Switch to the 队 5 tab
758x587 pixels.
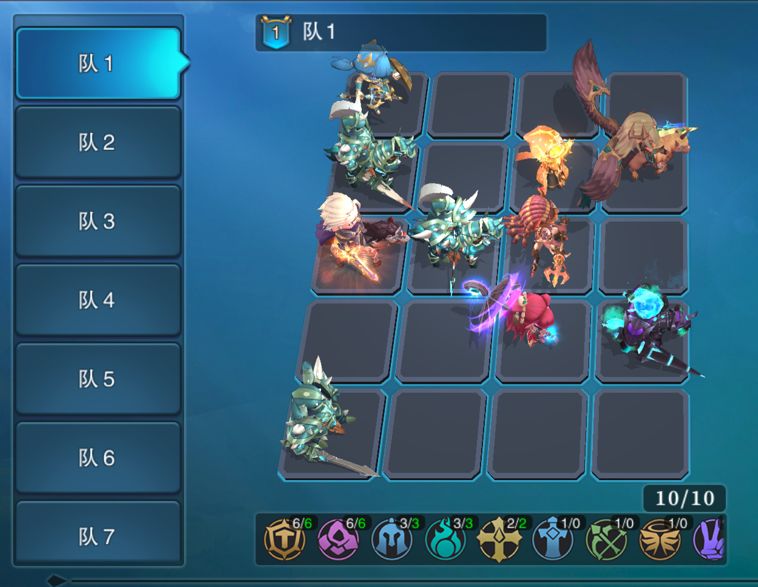pos(97,379)
